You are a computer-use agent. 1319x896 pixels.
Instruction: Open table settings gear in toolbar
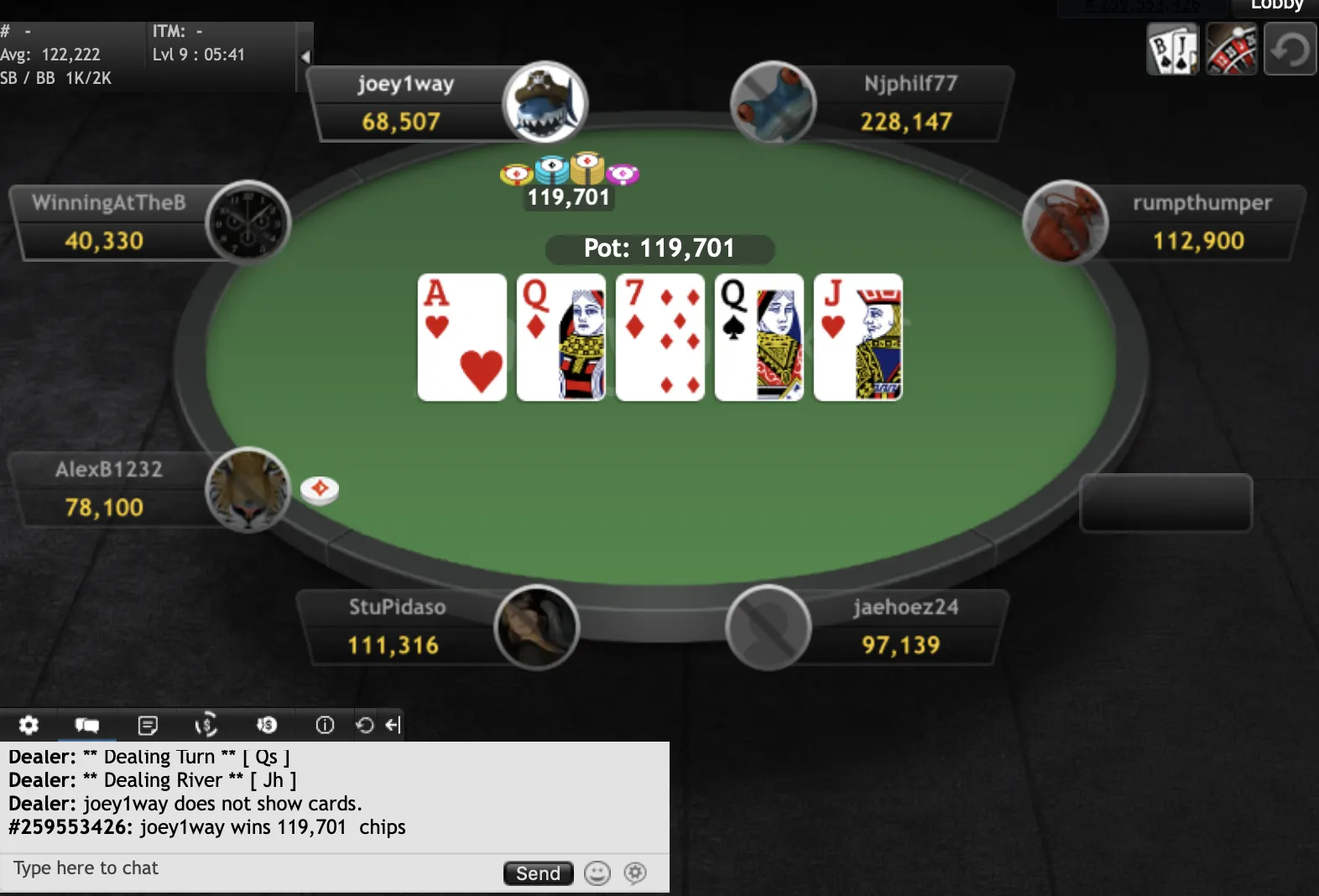click(x=29, y=725)
